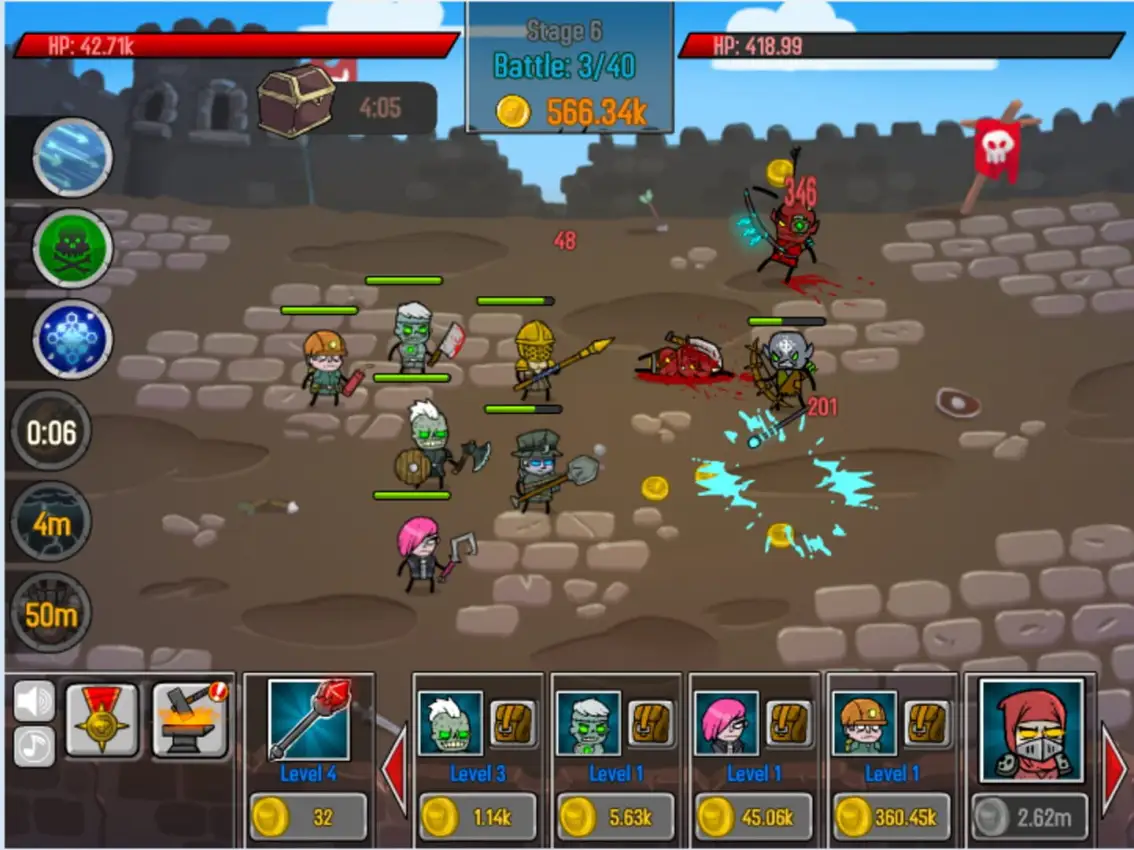Activate the blue arrow volley skill
The image size is (1134, 850).
72,157
